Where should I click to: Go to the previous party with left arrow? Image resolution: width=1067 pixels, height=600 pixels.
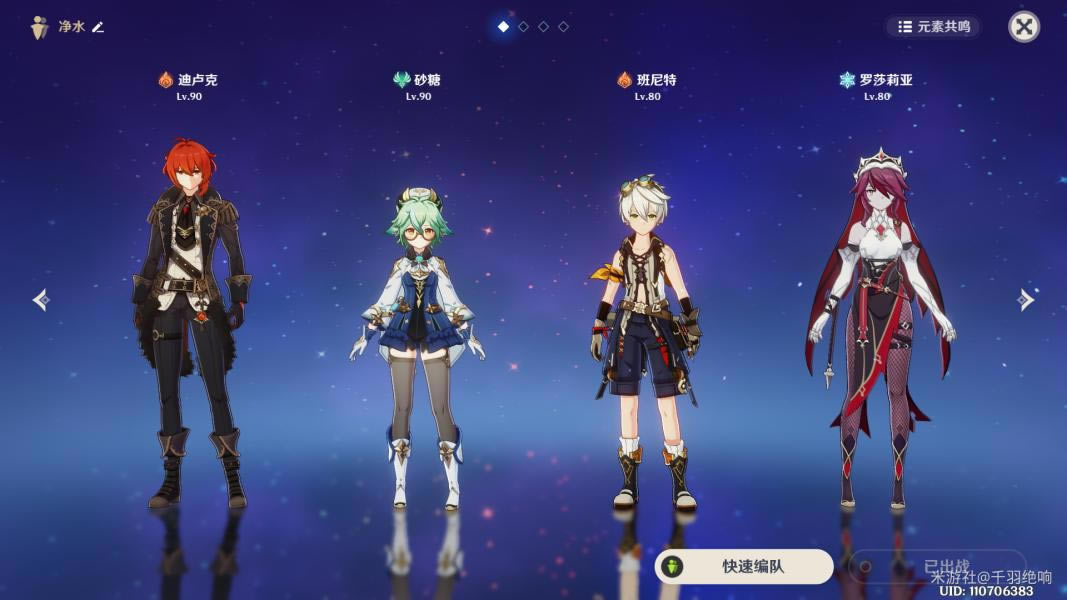click(x=40, y=300)
